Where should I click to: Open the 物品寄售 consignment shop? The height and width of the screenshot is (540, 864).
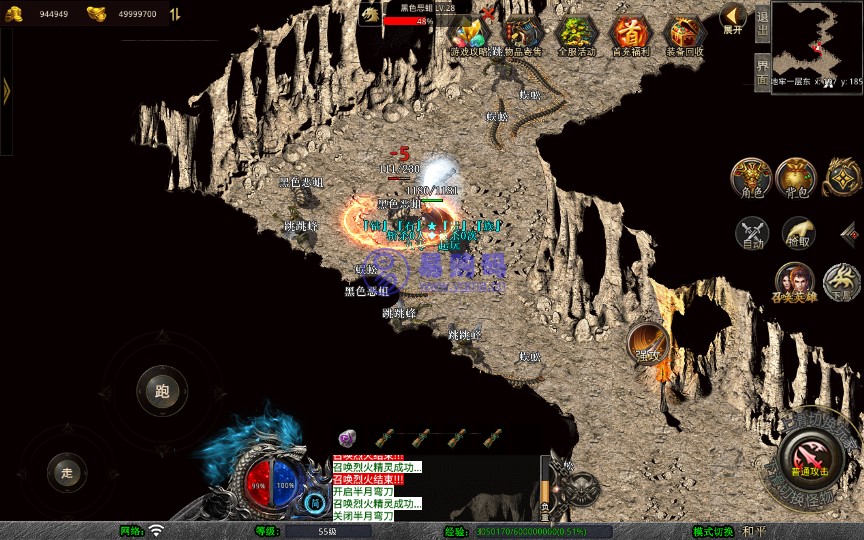pos(521,34)
